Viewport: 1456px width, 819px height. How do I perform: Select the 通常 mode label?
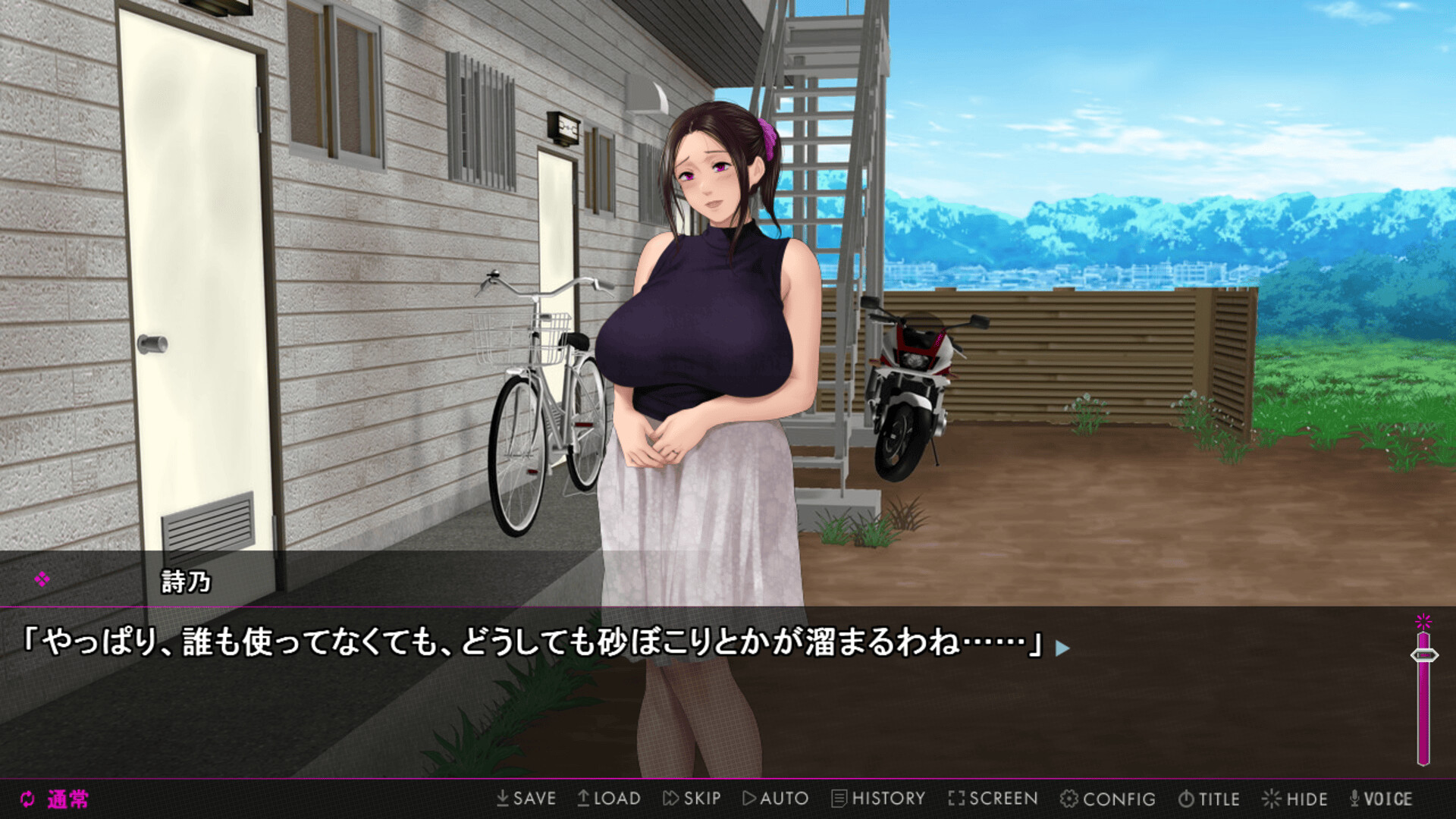point(67,798)
